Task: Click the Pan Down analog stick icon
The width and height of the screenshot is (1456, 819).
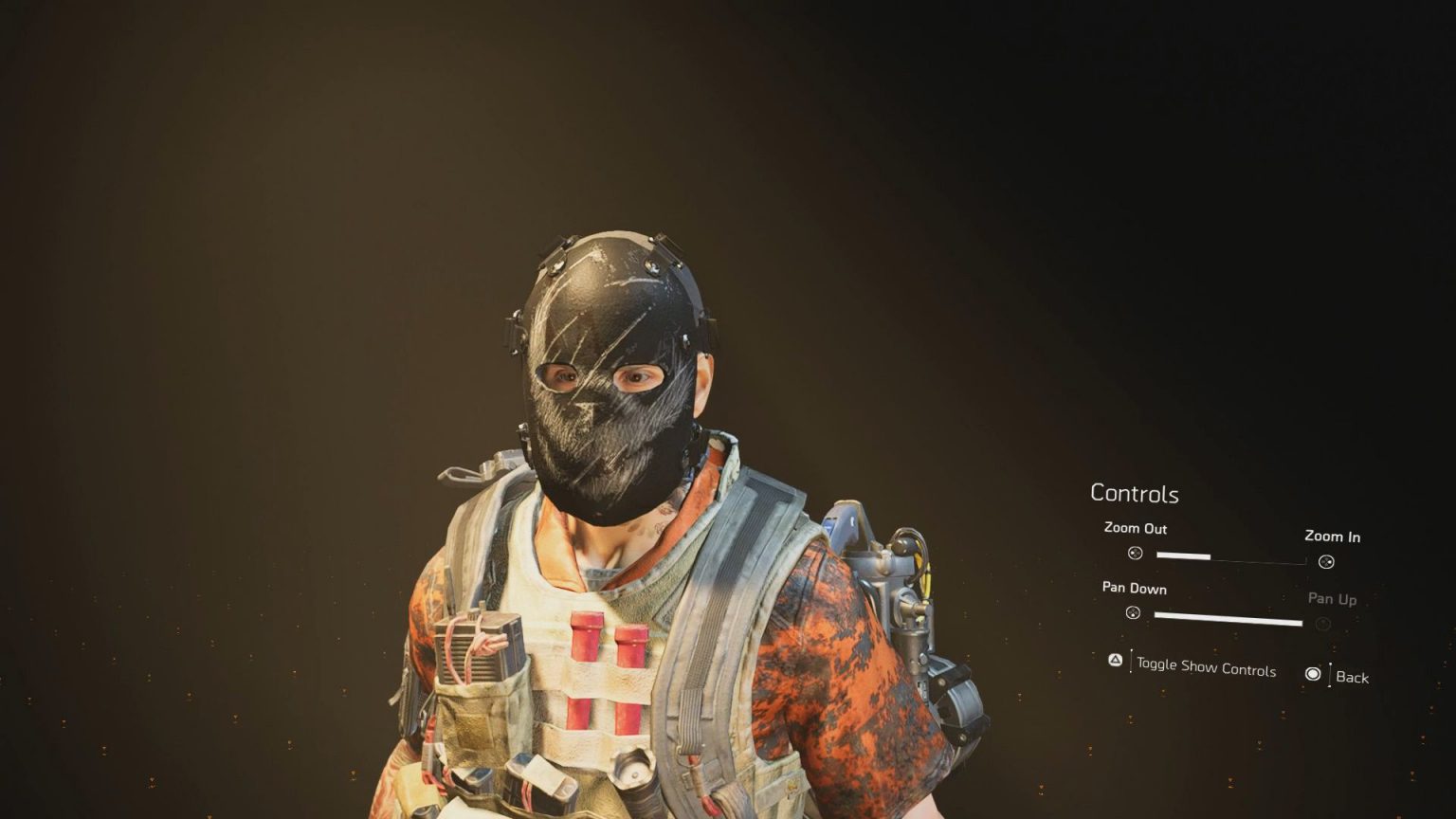Action: click(1134, 615)
